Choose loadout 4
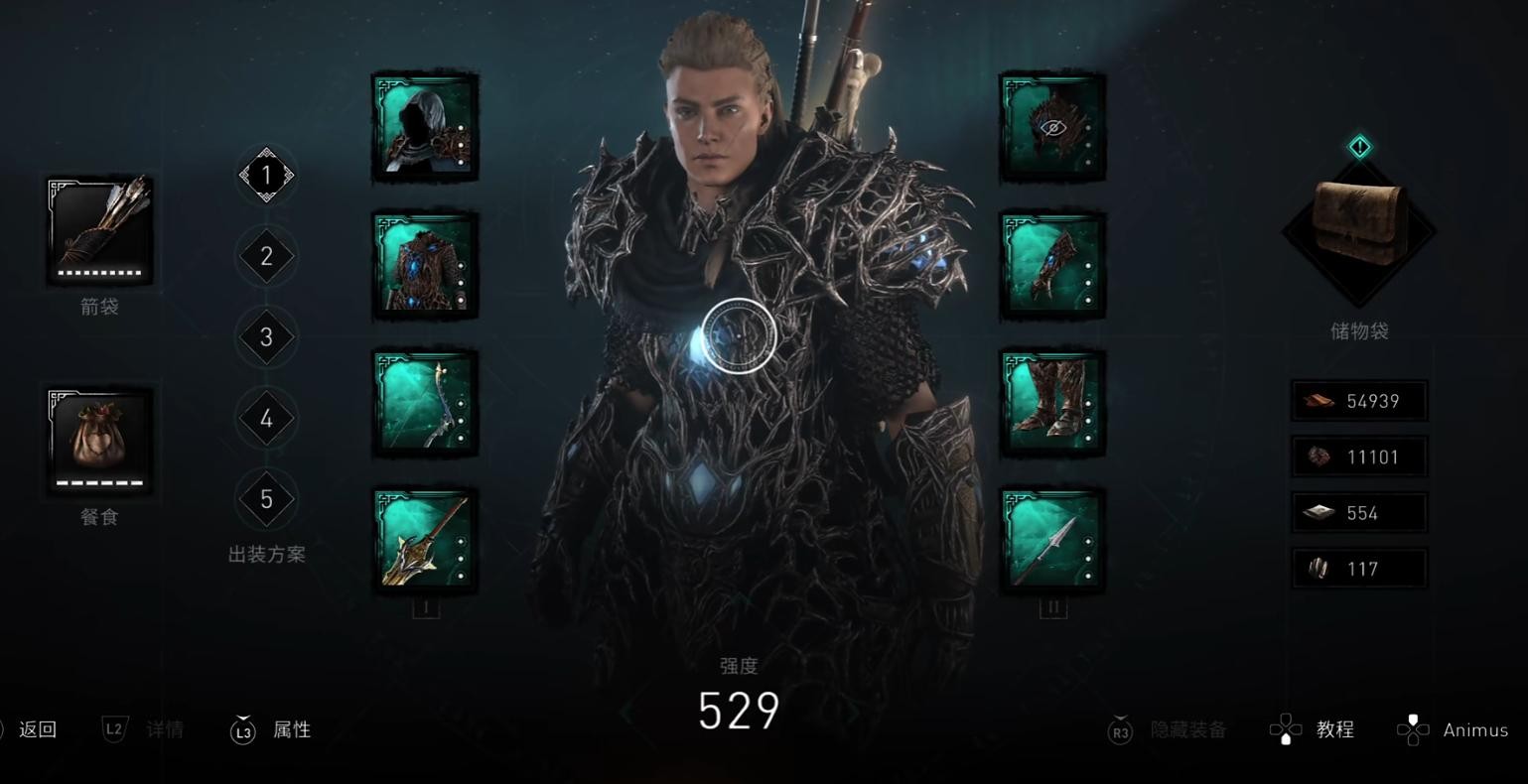Image resolution: width=1528 pixels, height=784 pixels. 266,418
